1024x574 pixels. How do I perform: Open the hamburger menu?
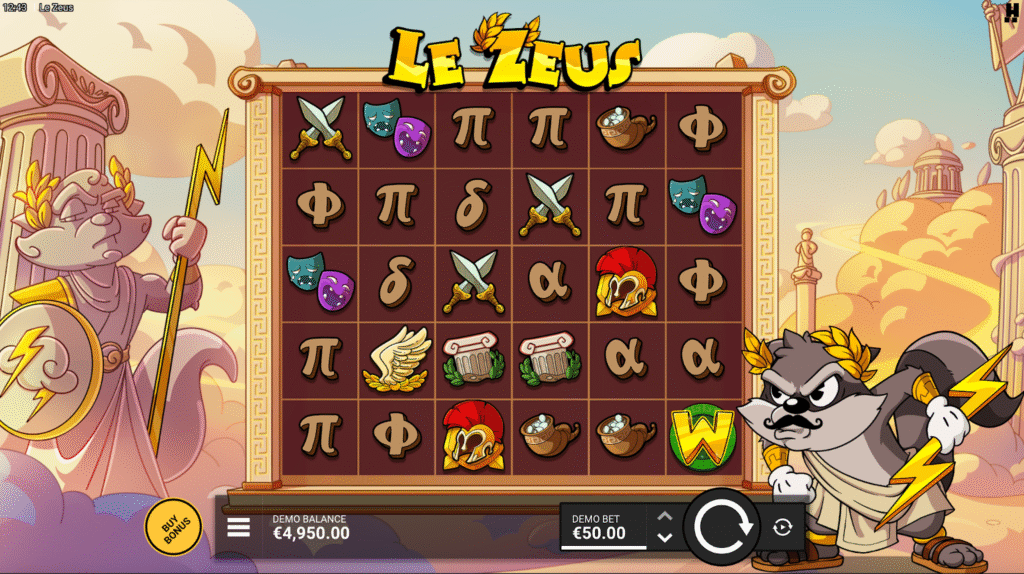pyautogui.click(x=239, y=527)
